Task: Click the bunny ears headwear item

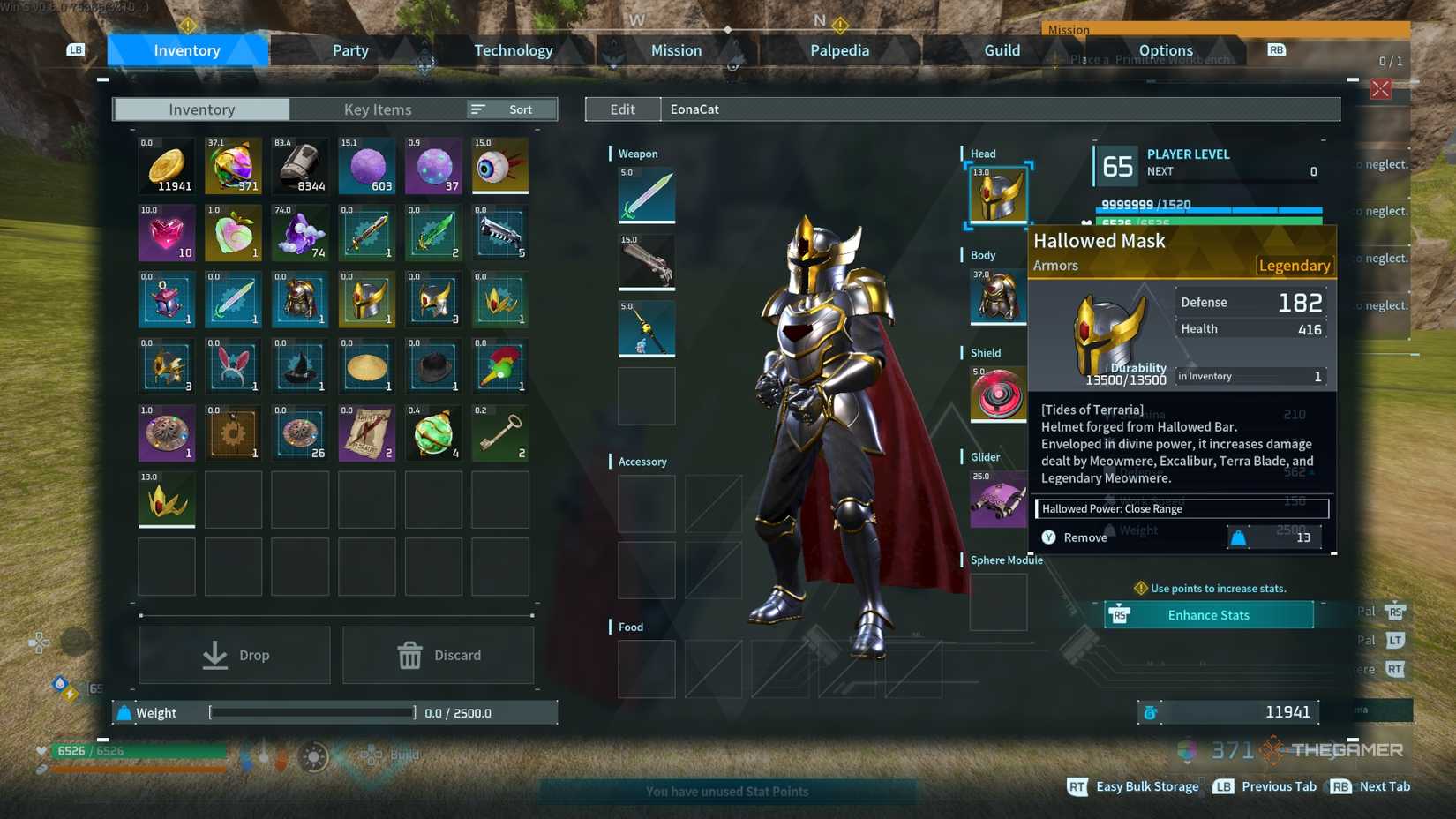Action: tap(233, 366)
